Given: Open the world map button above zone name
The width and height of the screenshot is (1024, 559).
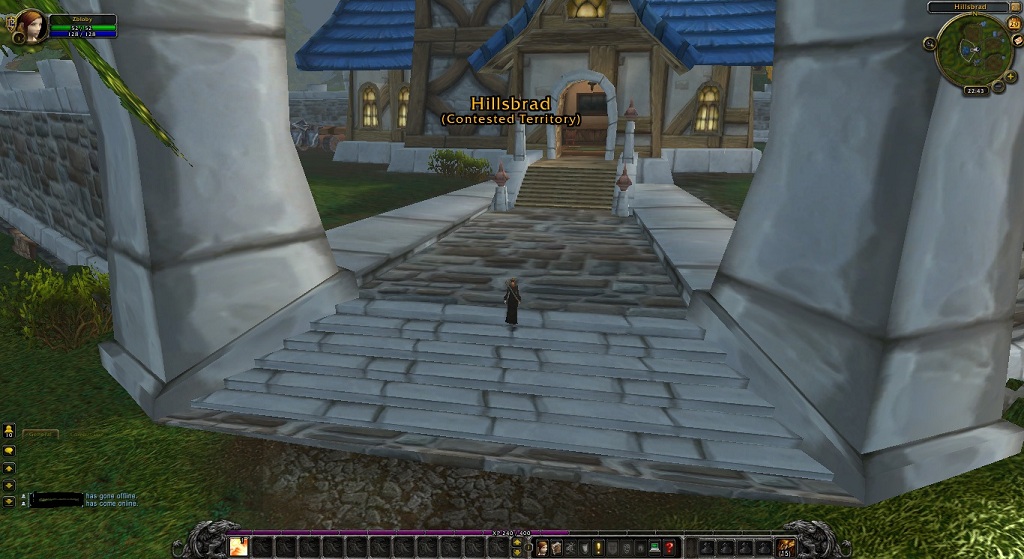Looking at the screenshot, I should tap(1015, 8).
